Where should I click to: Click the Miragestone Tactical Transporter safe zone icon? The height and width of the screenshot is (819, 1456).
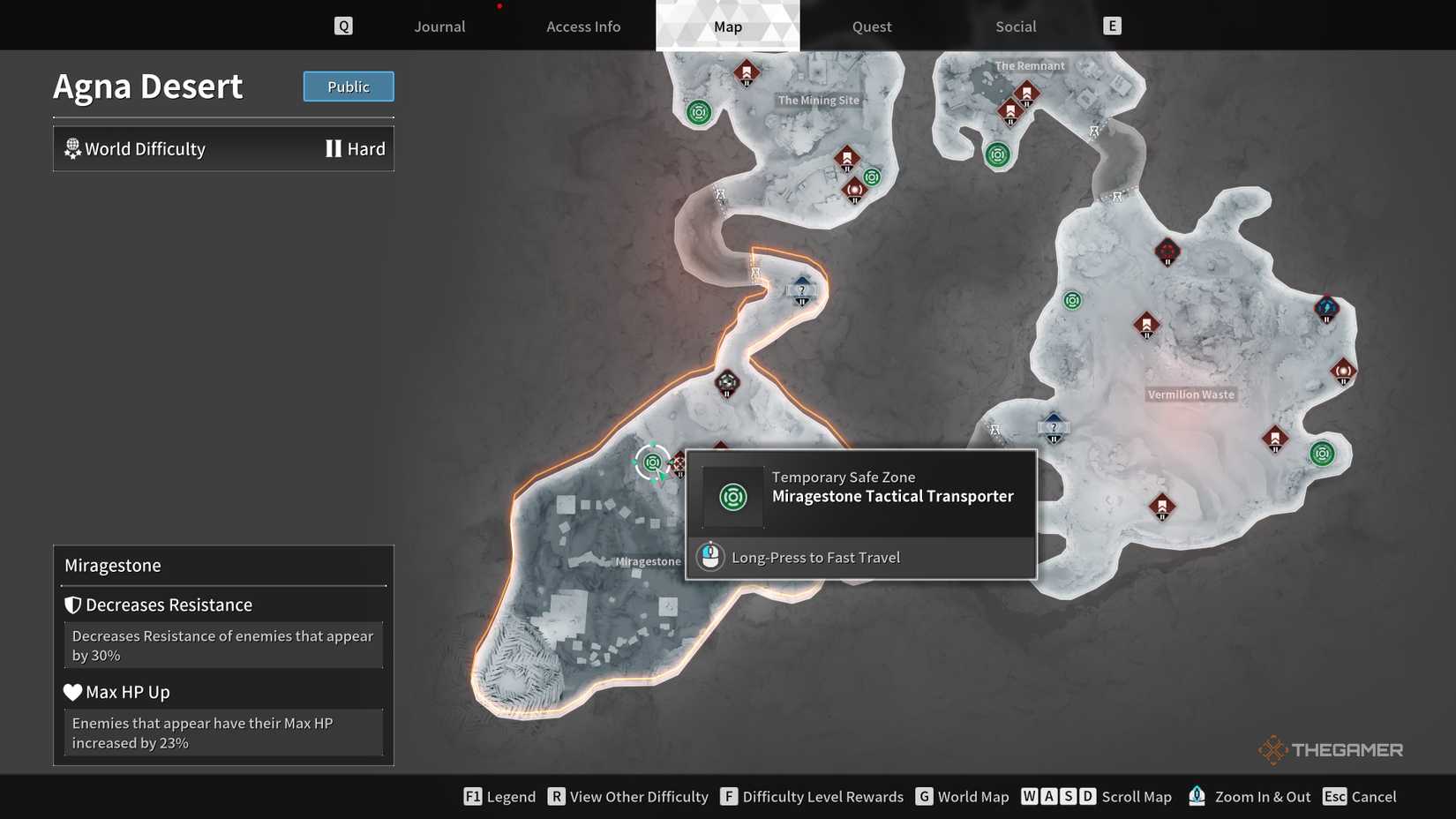coord(651,462)
